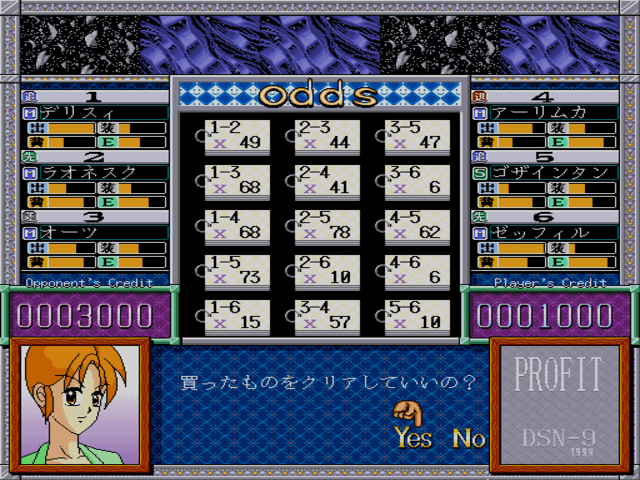Choose the 1-5 combination ticket
Screen dimensions: 640x480
(235, 270)
